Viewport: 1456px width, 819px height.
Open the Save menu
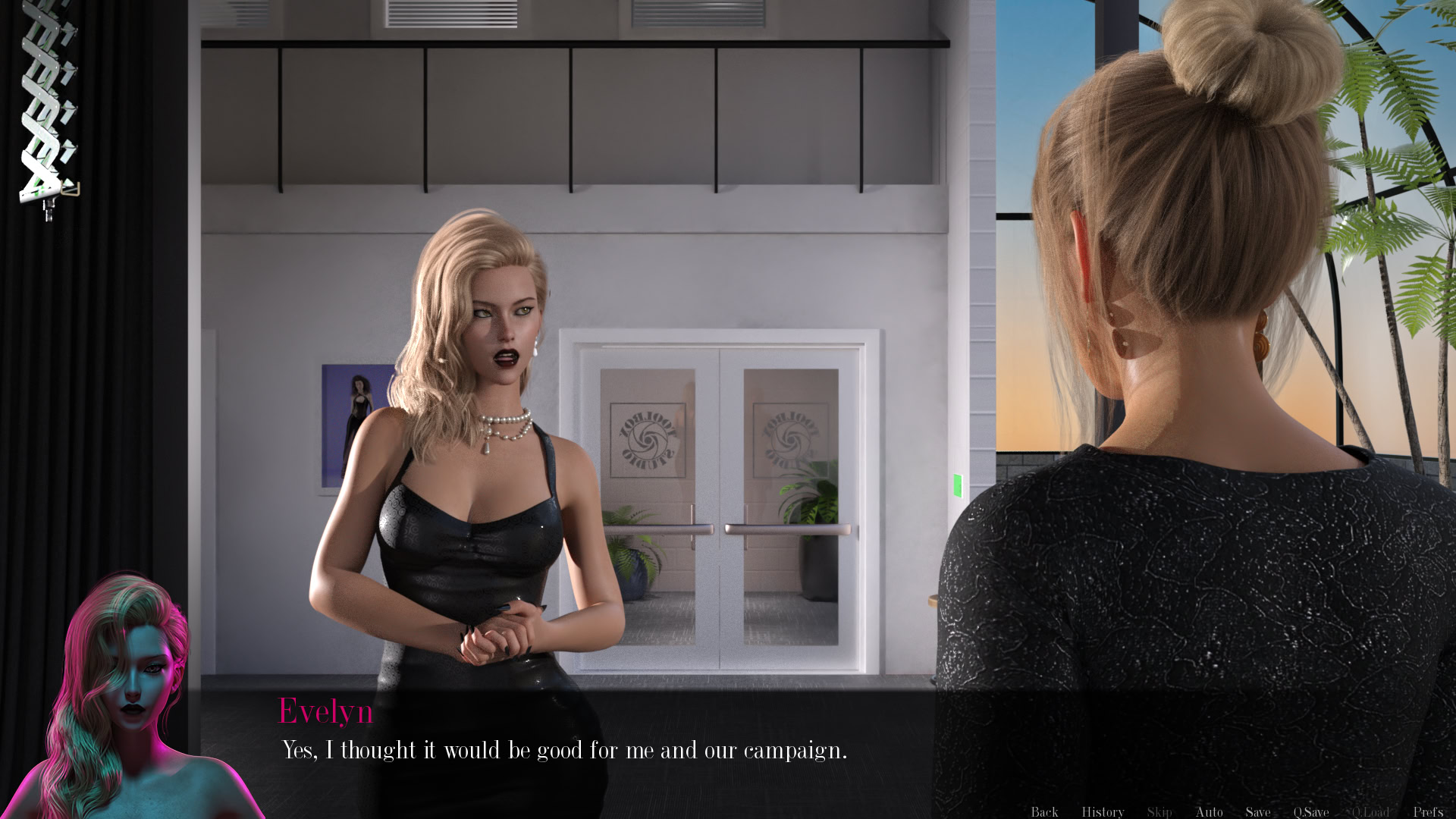tap(1258, 811)
